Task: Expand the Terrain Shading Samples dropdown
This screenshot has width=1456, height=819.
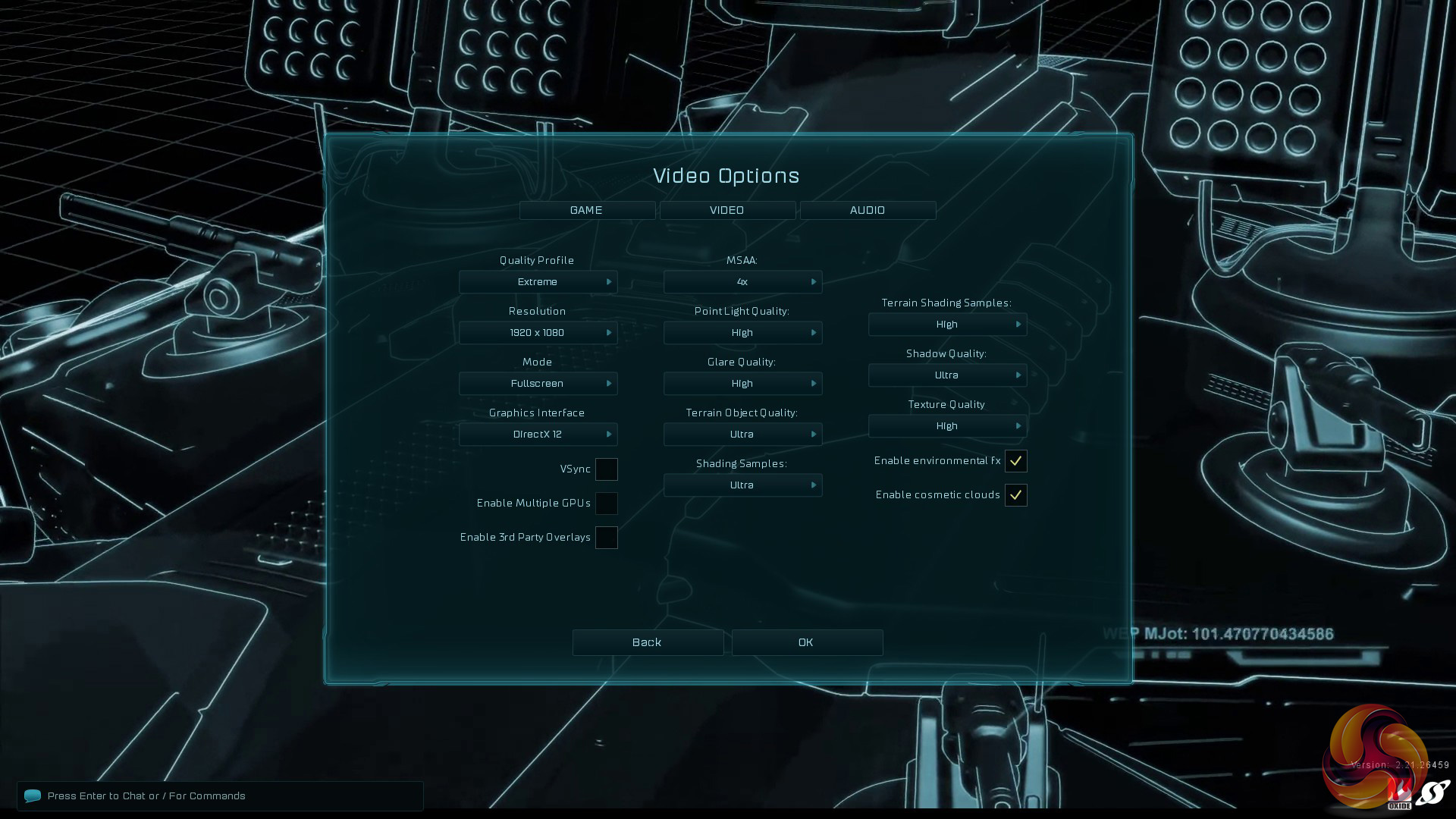Action: pos(947,325)
